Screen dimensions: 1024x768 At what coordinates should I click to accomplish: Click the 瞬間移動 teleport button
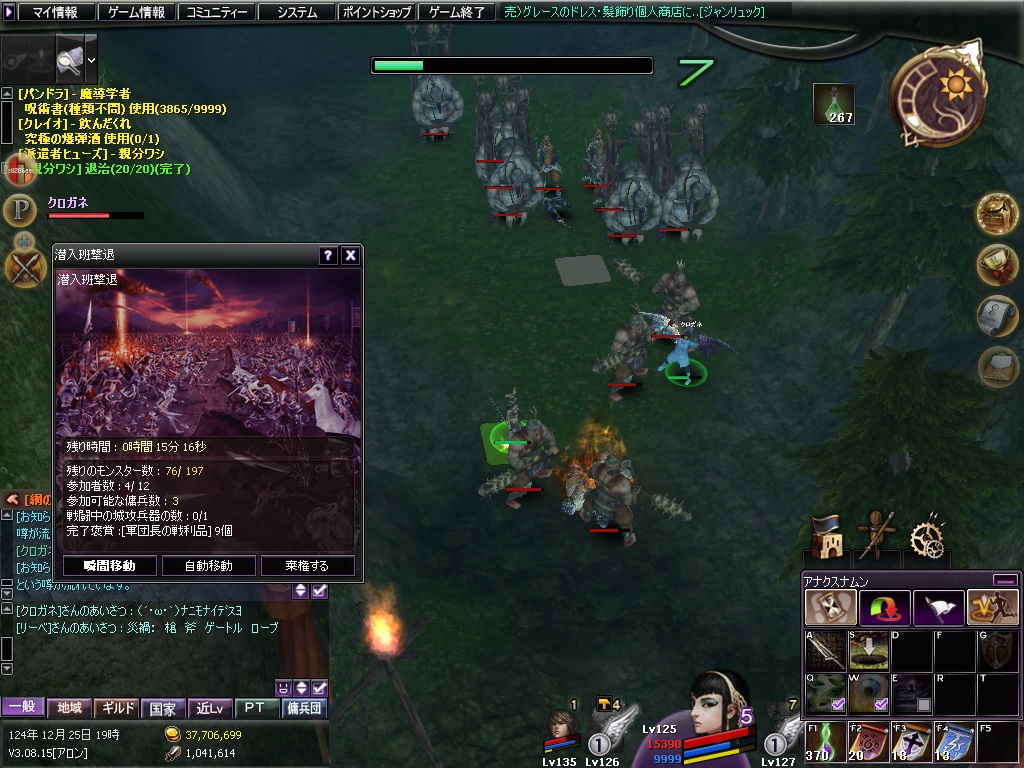109,565
